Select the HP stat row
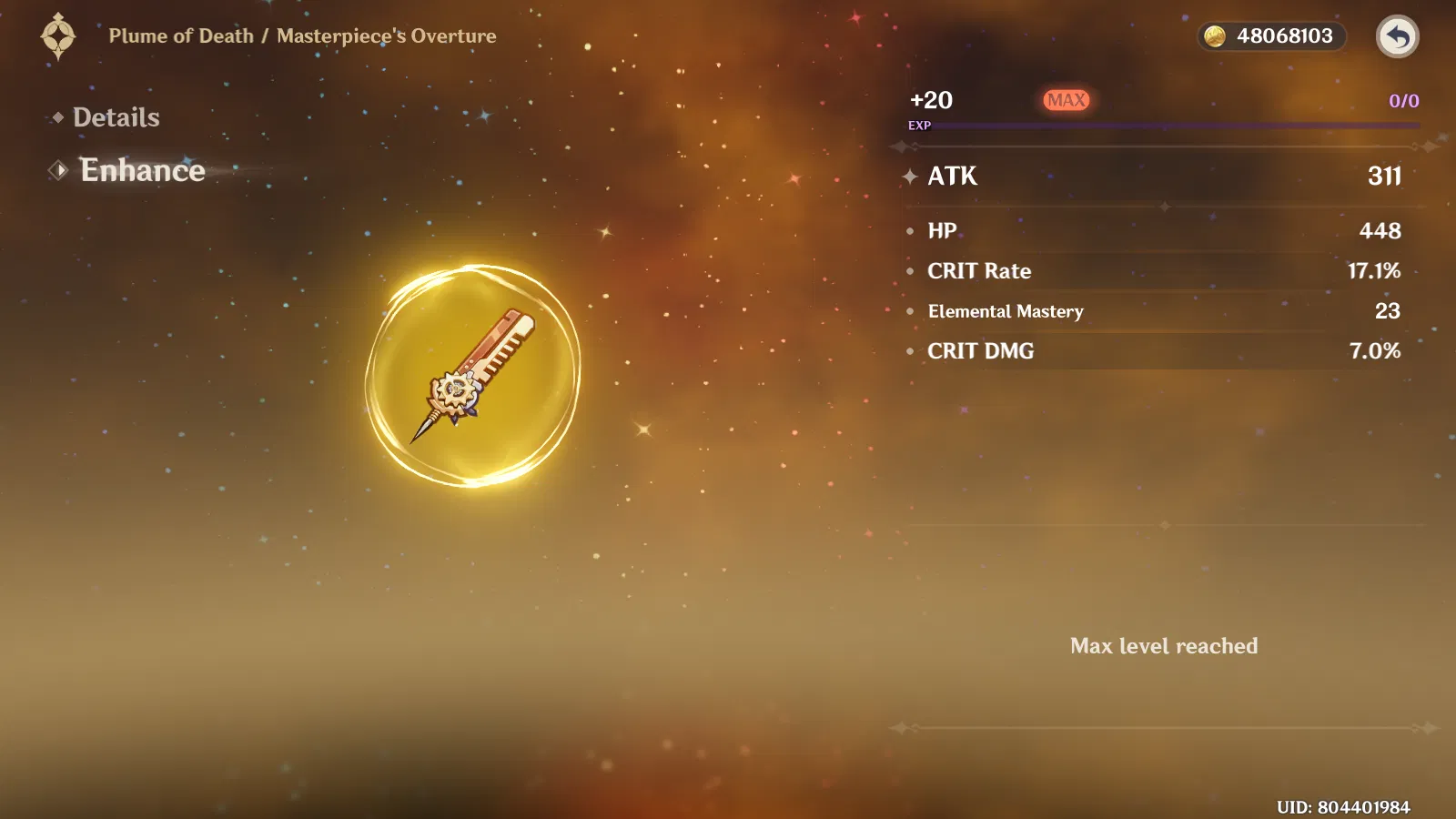Viewport: 1456px width, 819px height. coord(942,231)
